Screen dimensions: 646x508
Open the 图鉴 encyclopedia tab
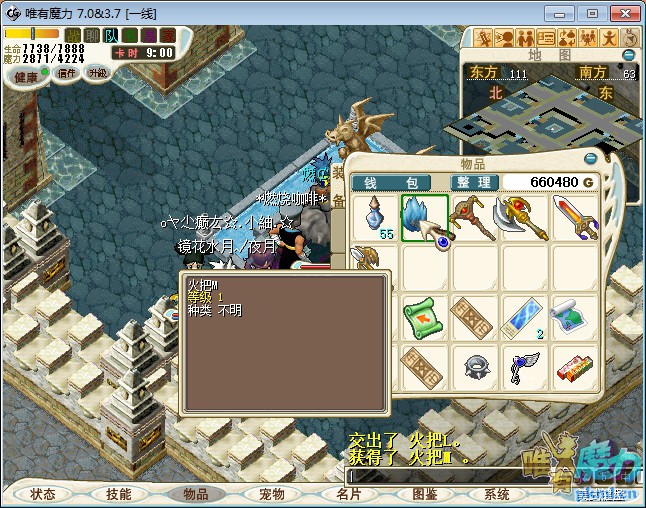pyautogui.click(x=424, y=494)
